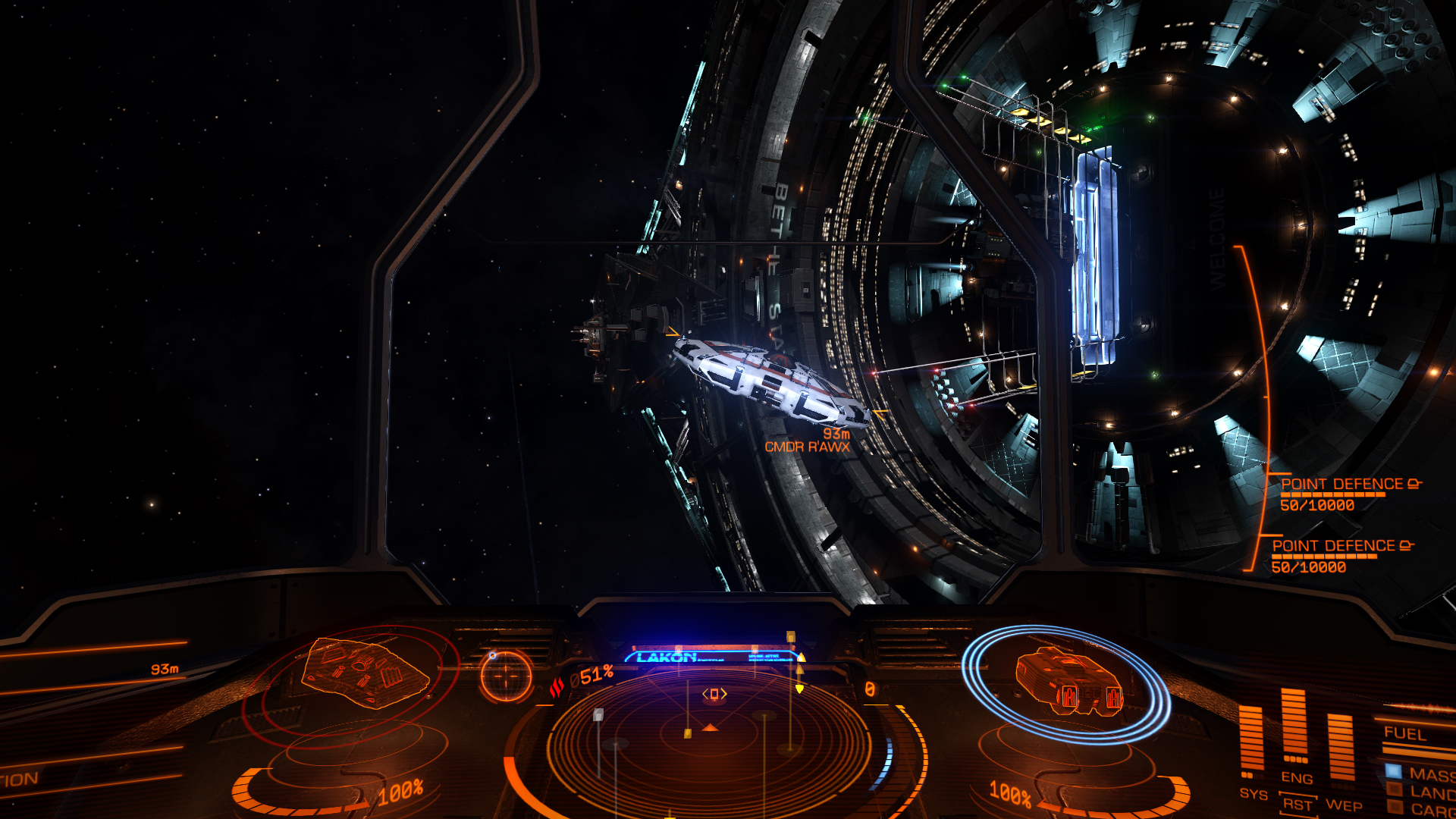Select the targeted ship hologram display
Image resolution: width=1456 pixels, height=819 pixels.
pos(365,673)
